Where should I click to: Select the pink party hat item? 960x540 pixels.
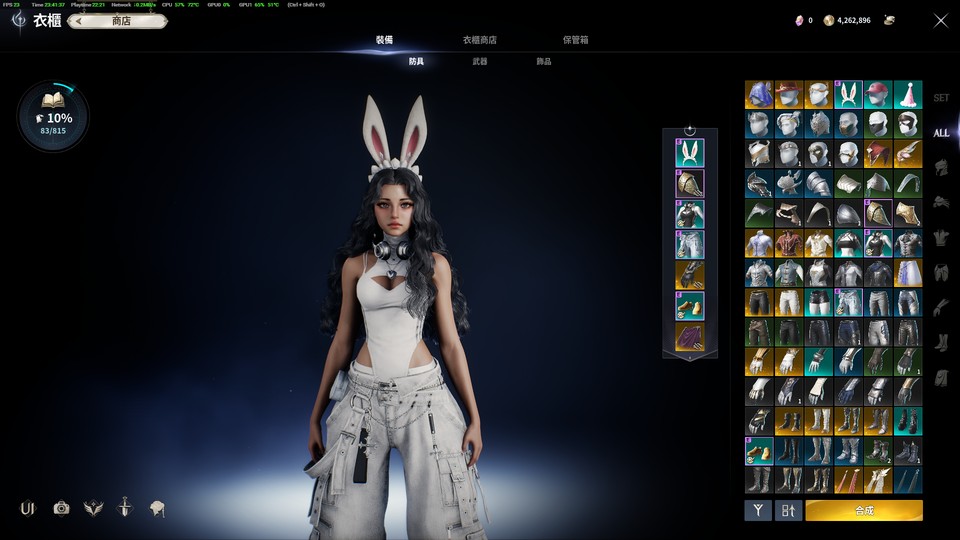(908, 94)
